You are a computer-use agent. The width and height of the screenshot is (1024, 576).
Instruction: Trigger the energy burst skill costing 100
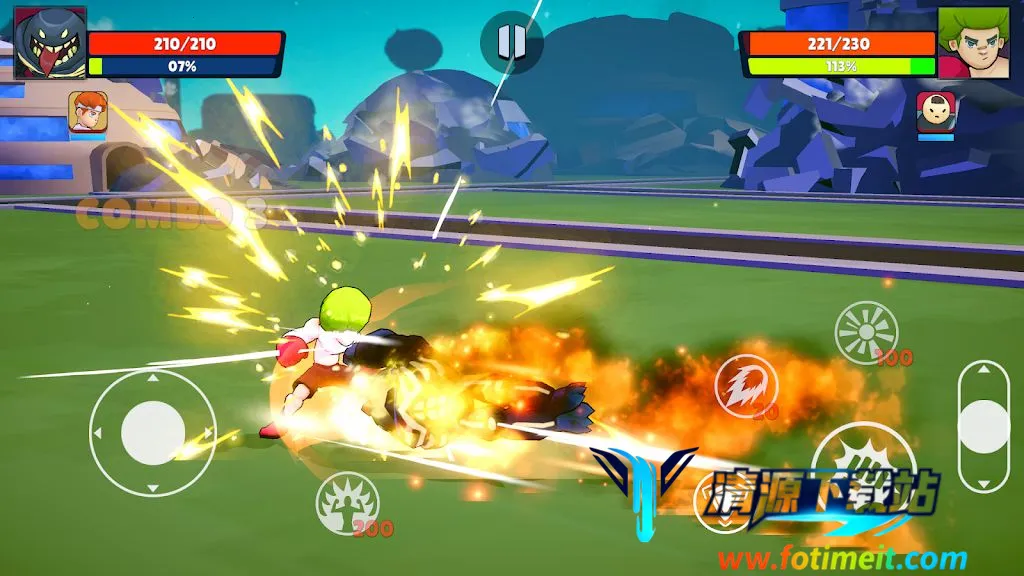tap(866, 332)
